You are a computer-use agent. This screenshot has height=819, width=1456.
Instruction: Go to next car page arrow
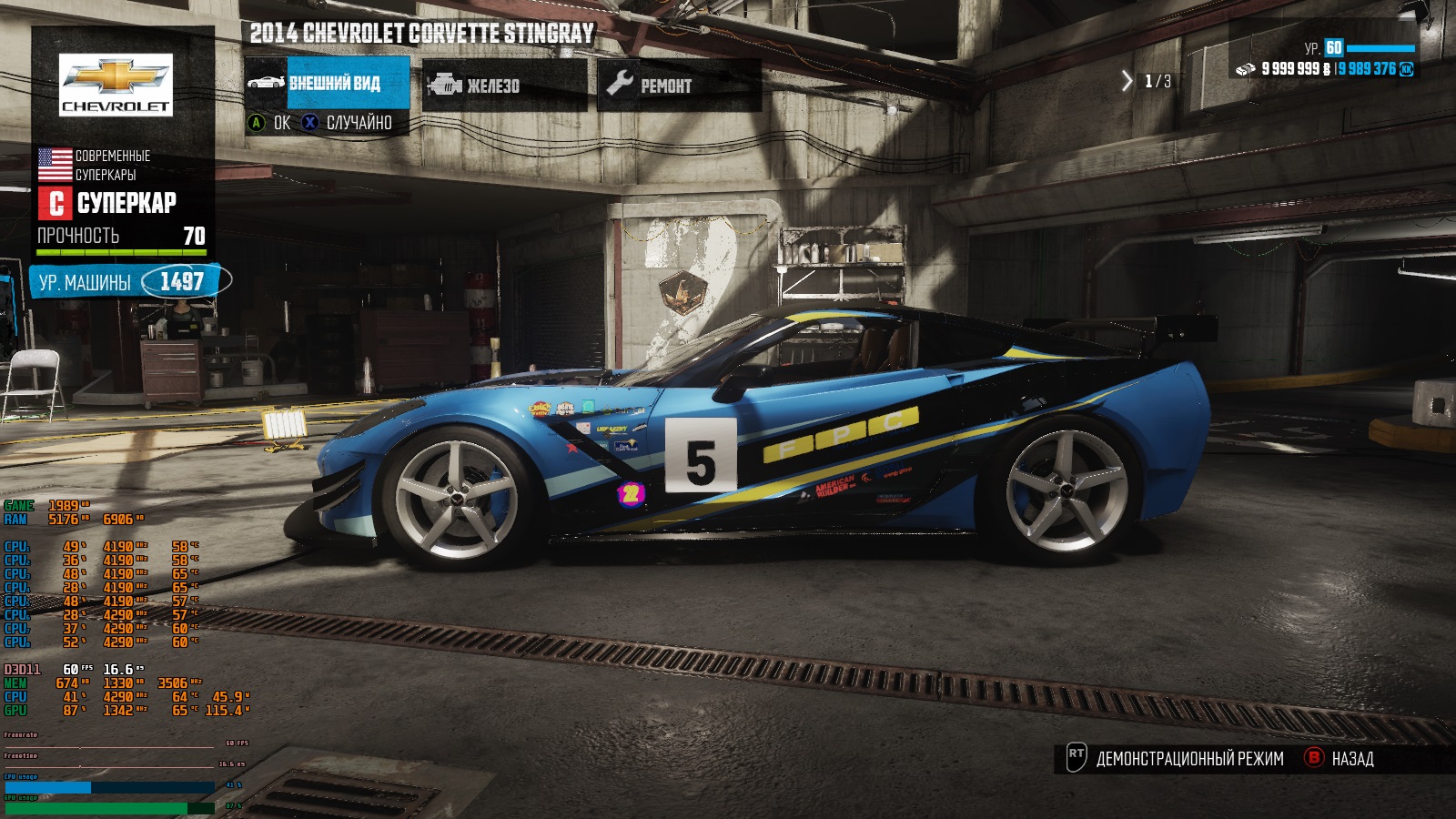click(1127, 81)
